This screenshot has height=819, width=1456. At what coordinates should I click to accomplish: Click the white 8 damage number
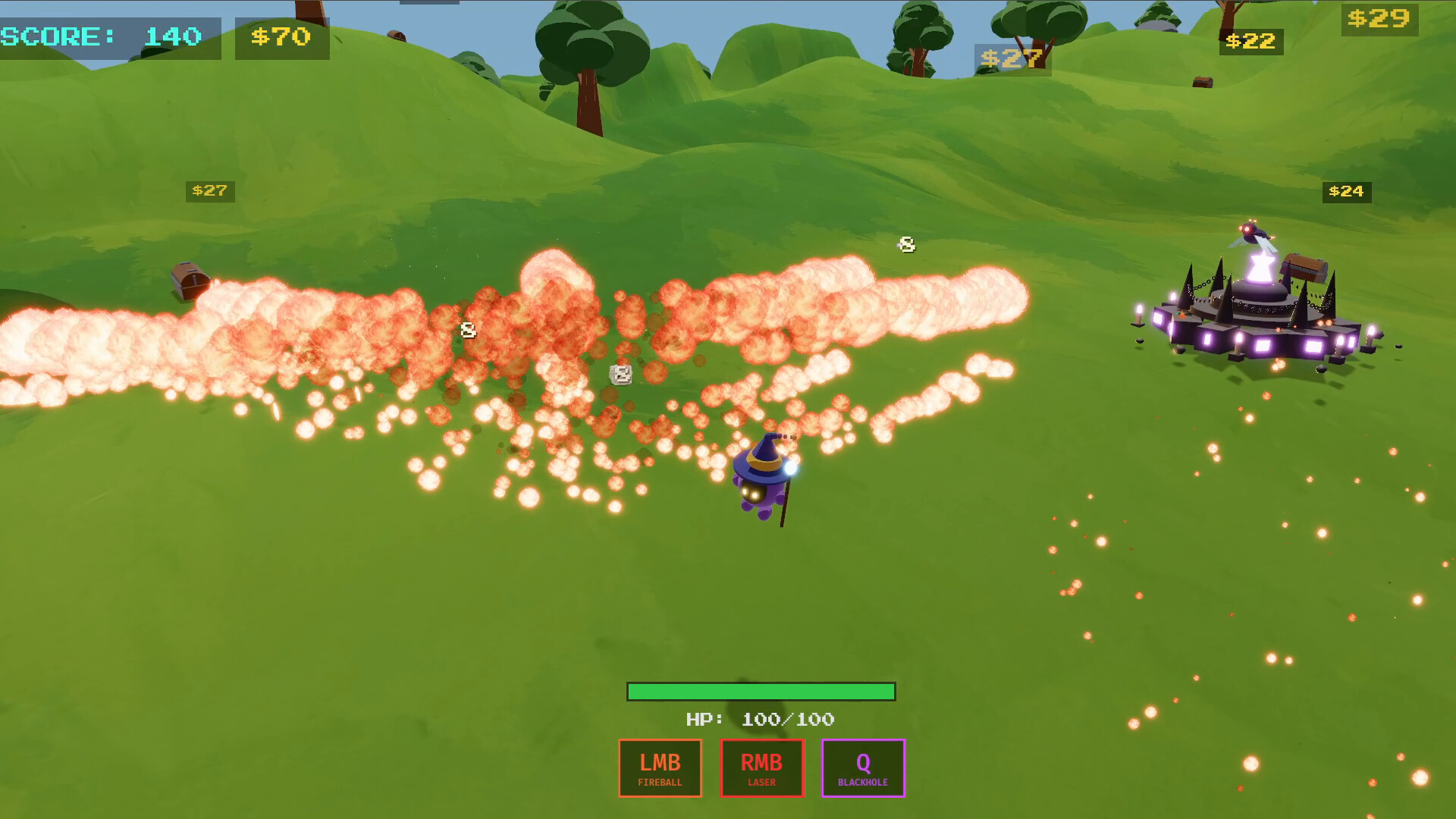pos(907,244)
